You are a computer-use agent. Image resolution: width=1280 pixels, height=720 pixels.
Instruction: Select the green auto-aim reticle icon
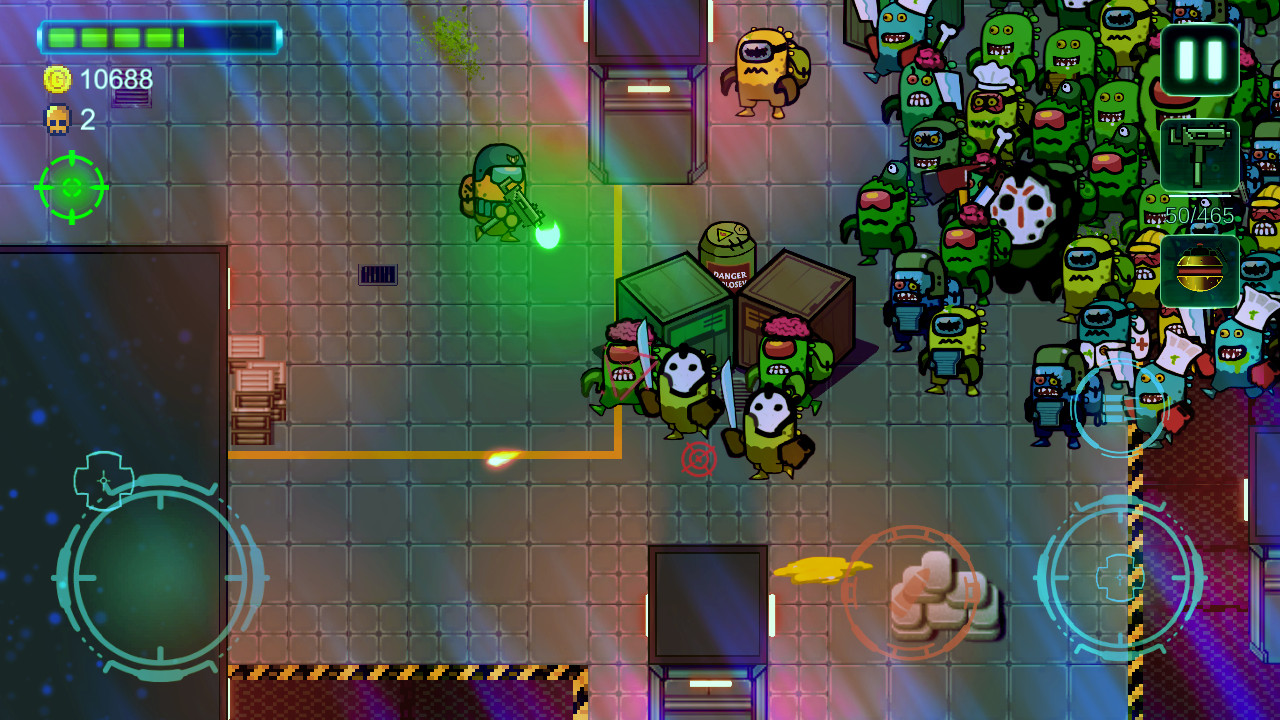[71, 188]
